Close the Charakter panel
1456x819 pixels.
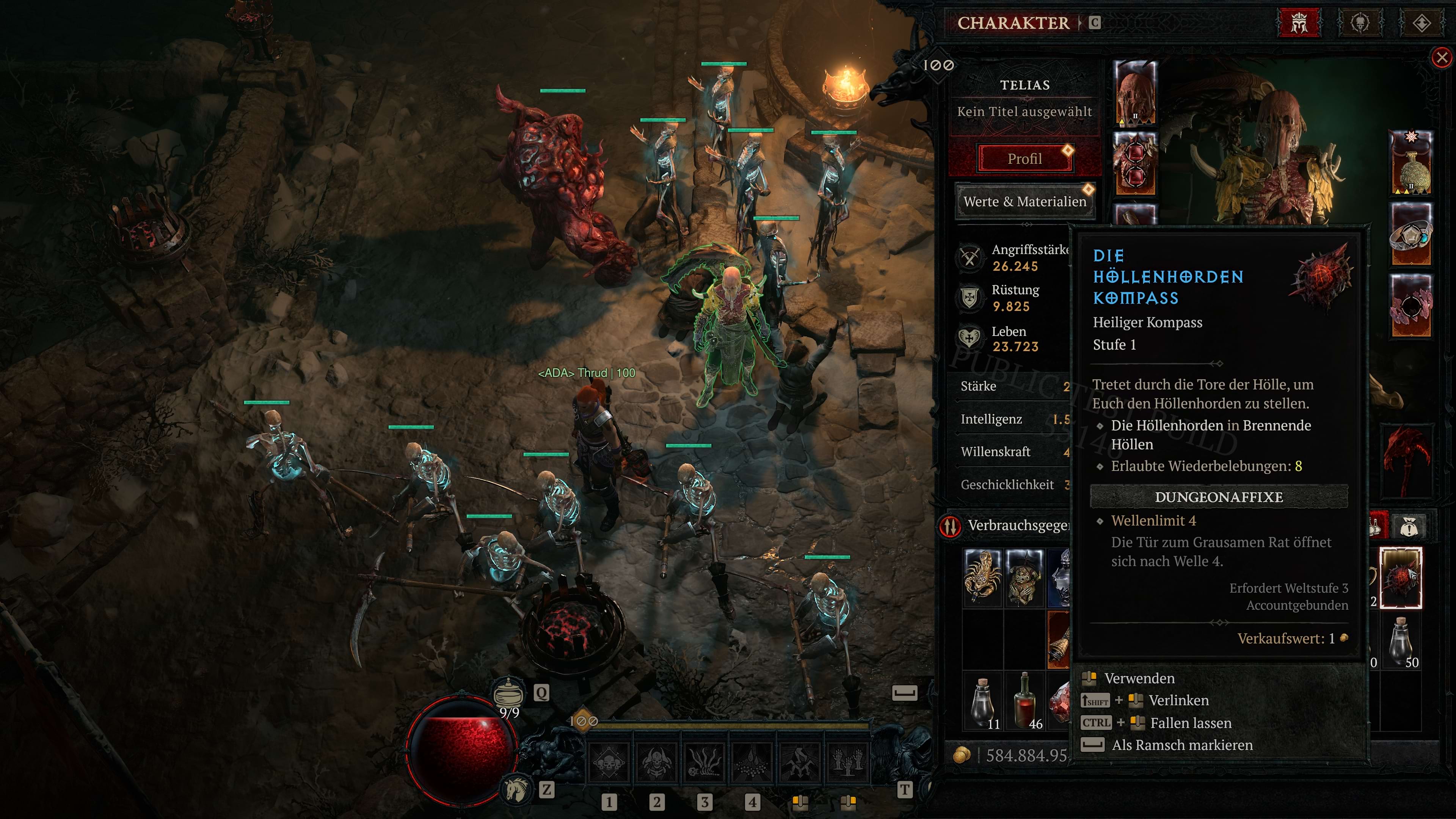point(1441,58)
